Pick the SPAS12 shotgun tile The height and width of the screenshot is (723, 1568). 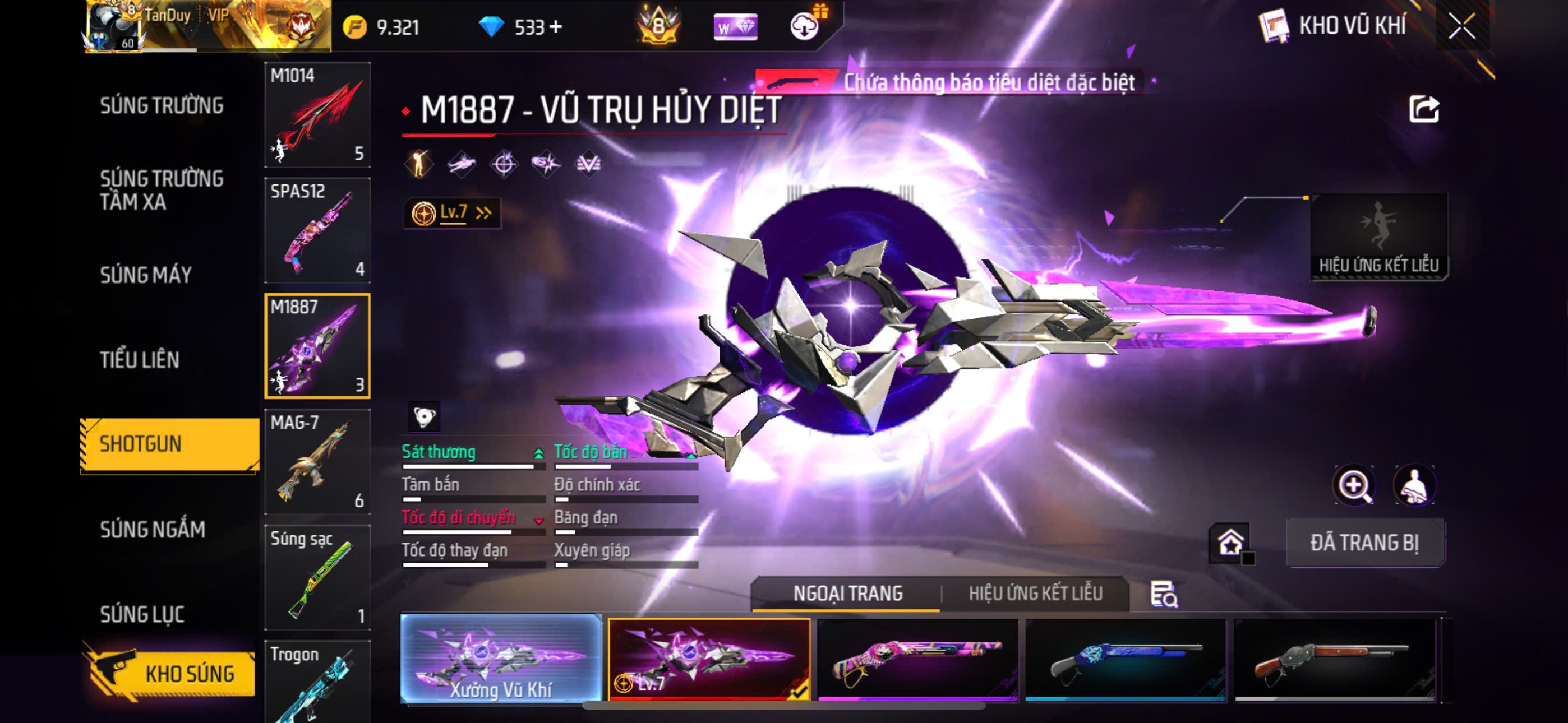317,230
